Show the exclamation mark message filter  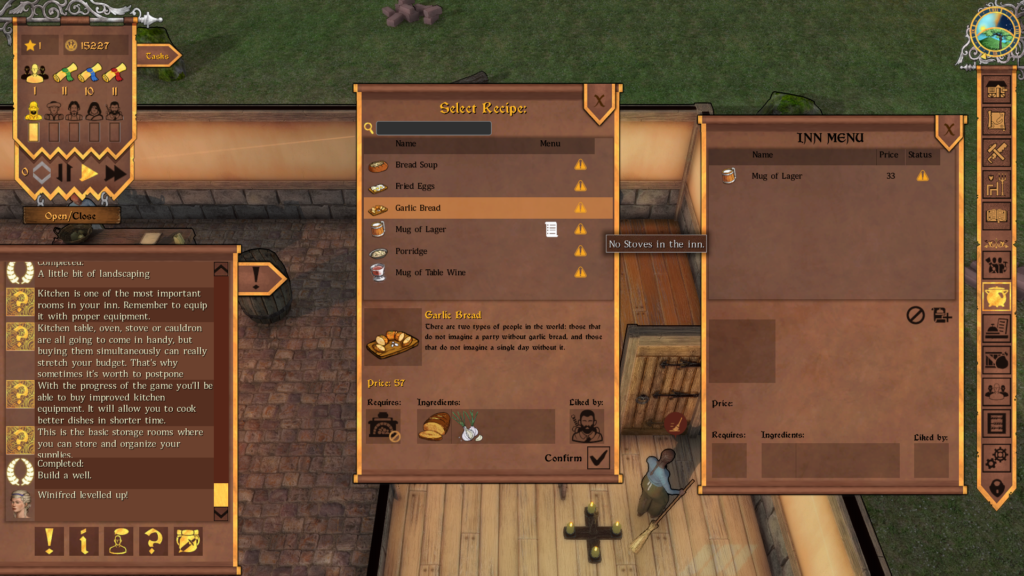coord(48,541)
